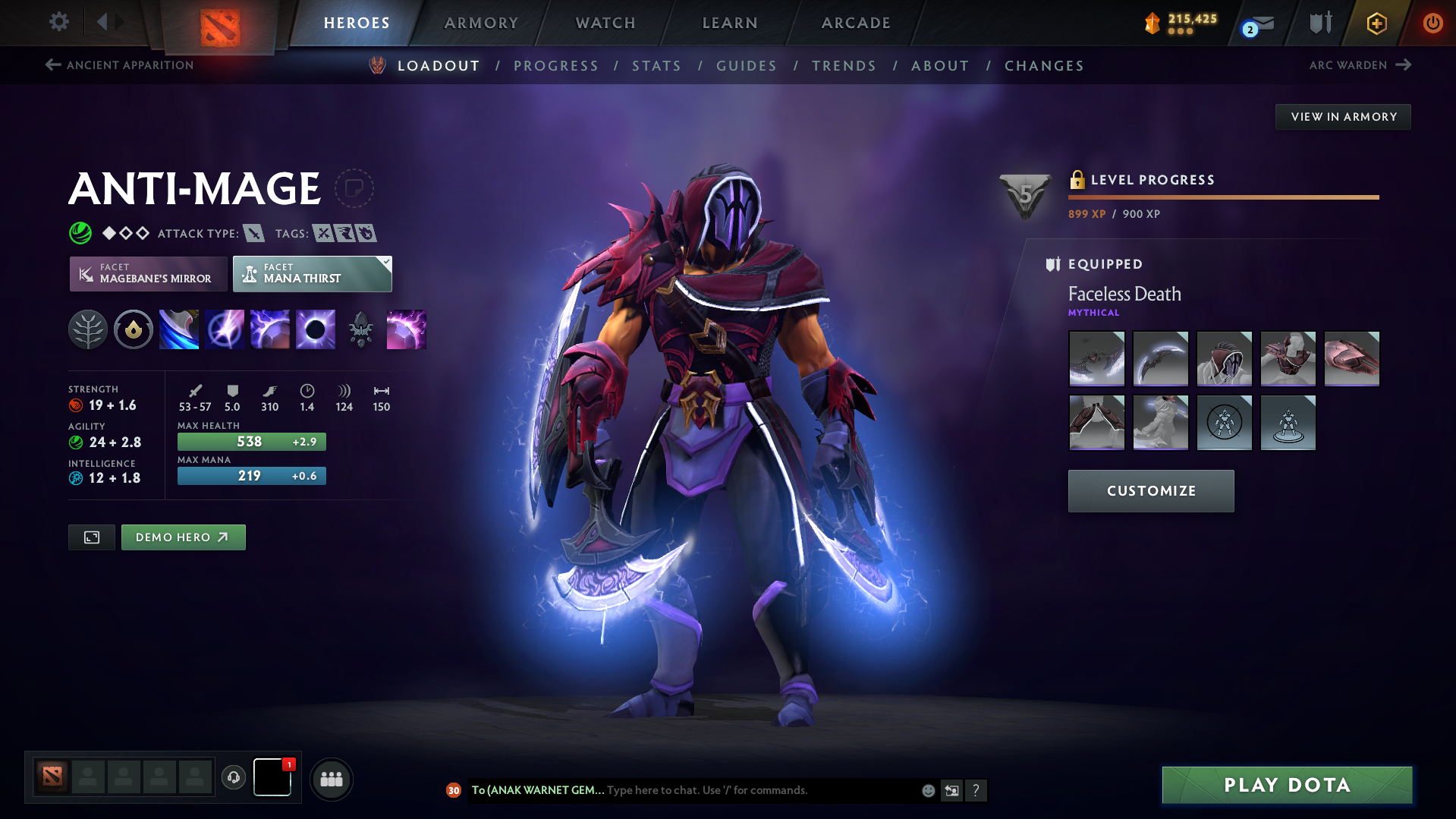The height and width of the screenshot is (819, 1456).
Task: Switch to the Armory tab
Action: (x=481, y=23)
